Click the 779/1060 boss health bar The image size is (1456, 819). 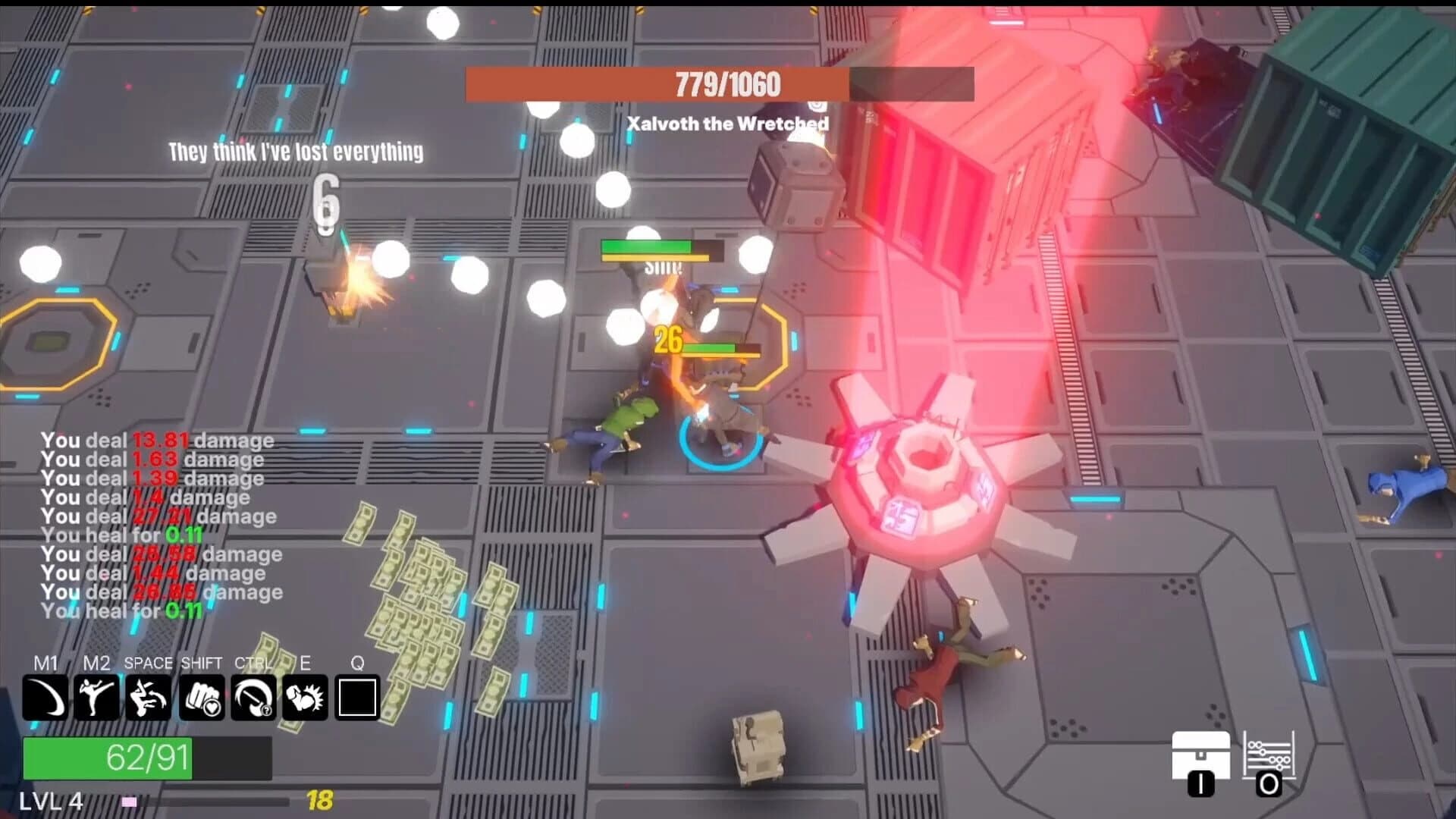(x=719, y=84)
